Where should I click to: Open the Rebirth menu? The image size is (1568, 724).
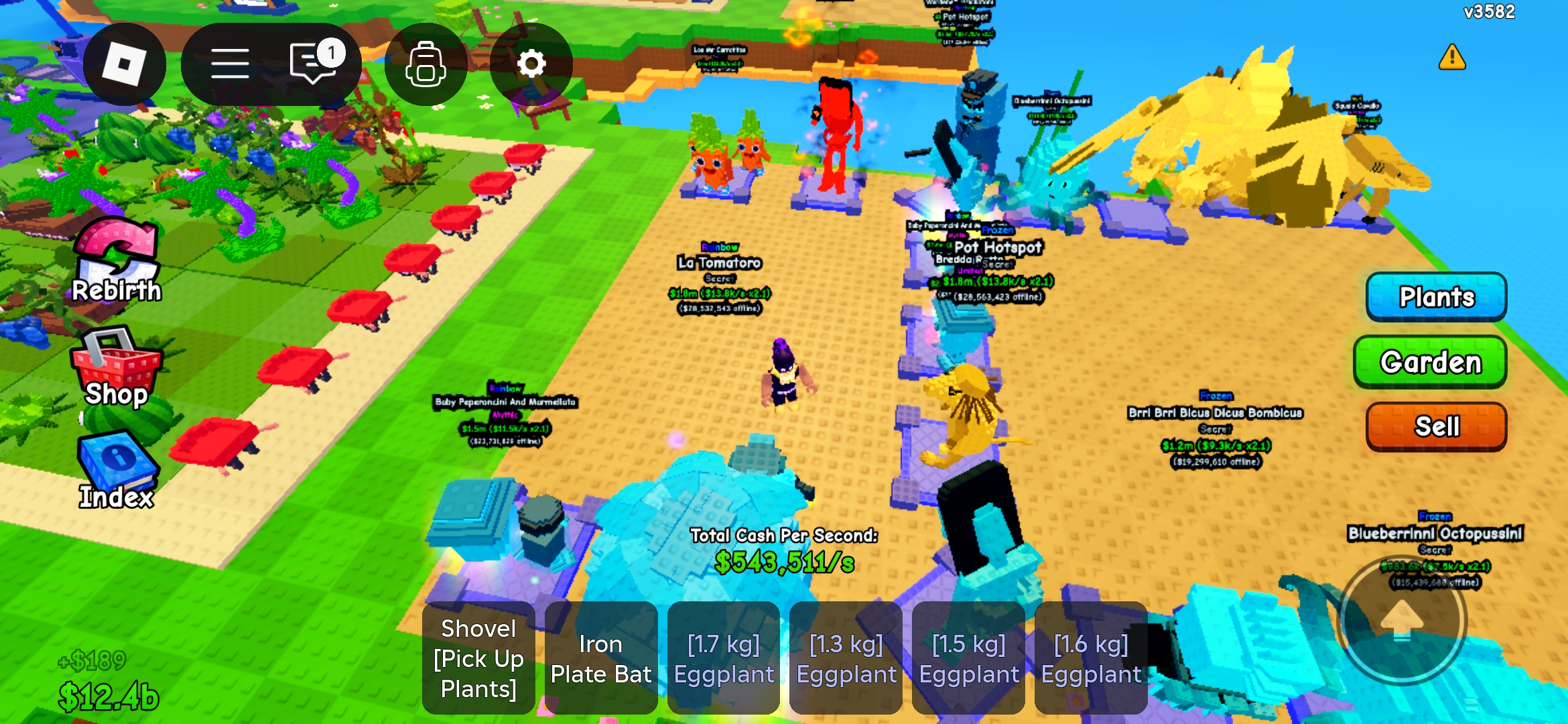pyautogui.click(x=117, y=261)
